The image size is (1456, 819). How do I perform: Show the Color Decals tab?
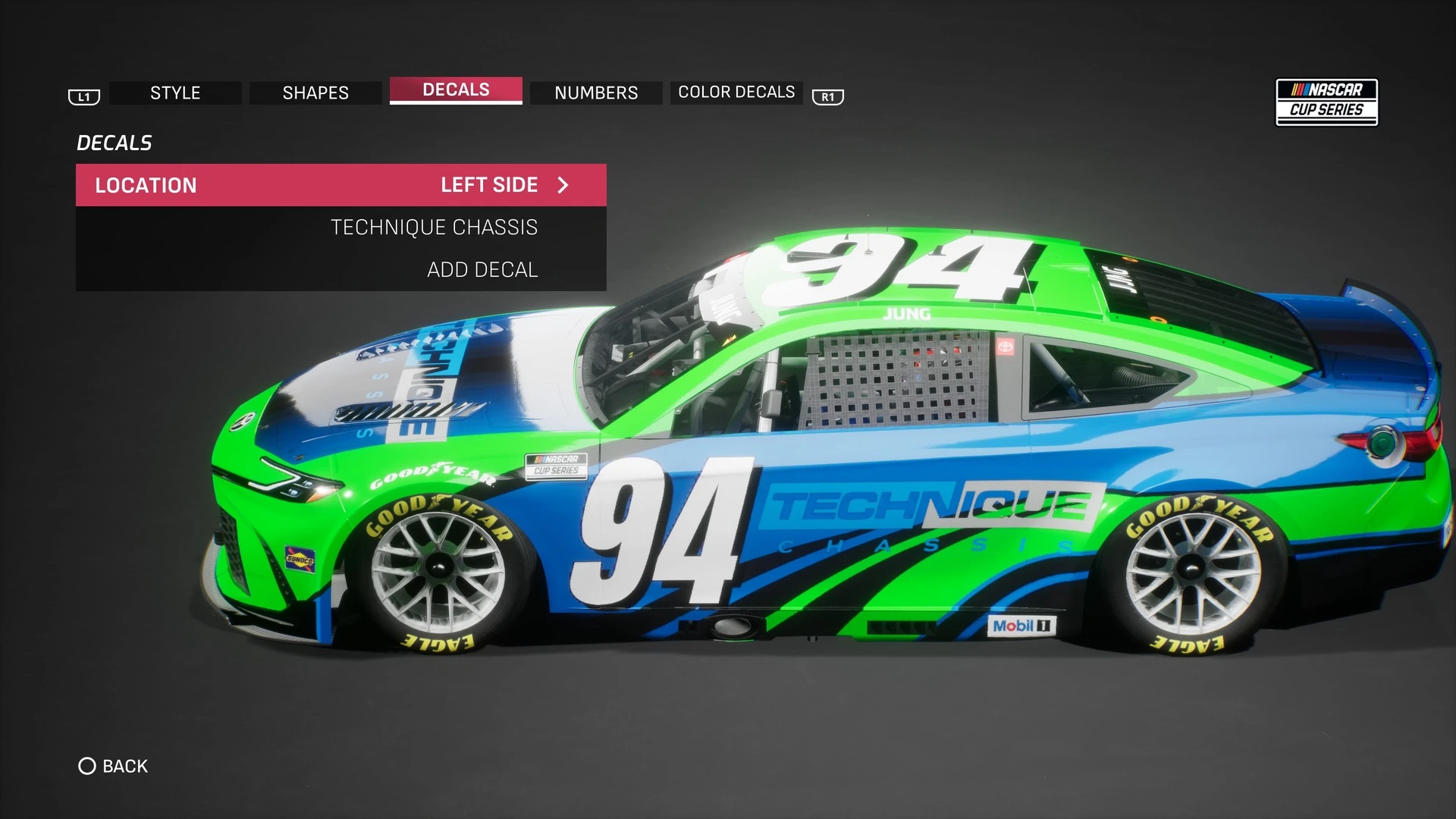736,93
